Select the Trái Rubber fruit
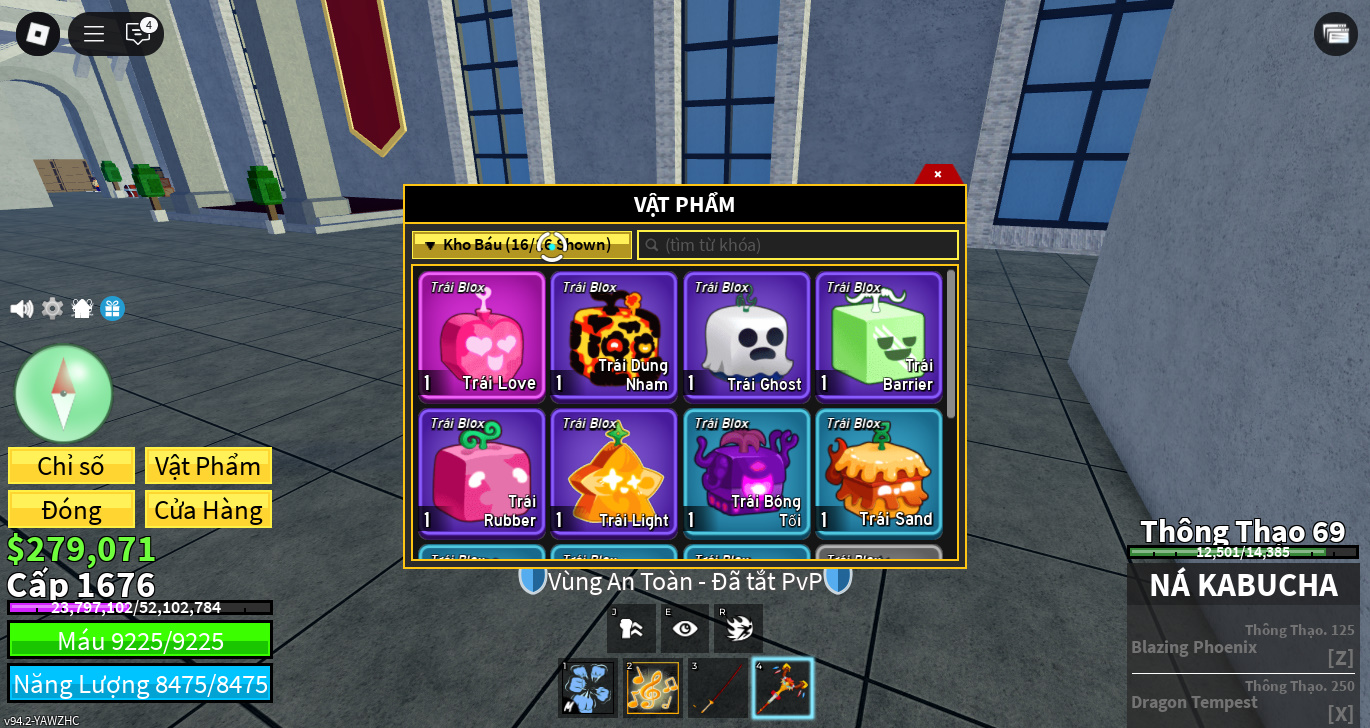This screenshot has width=1370, height=728. click(482, 471)
